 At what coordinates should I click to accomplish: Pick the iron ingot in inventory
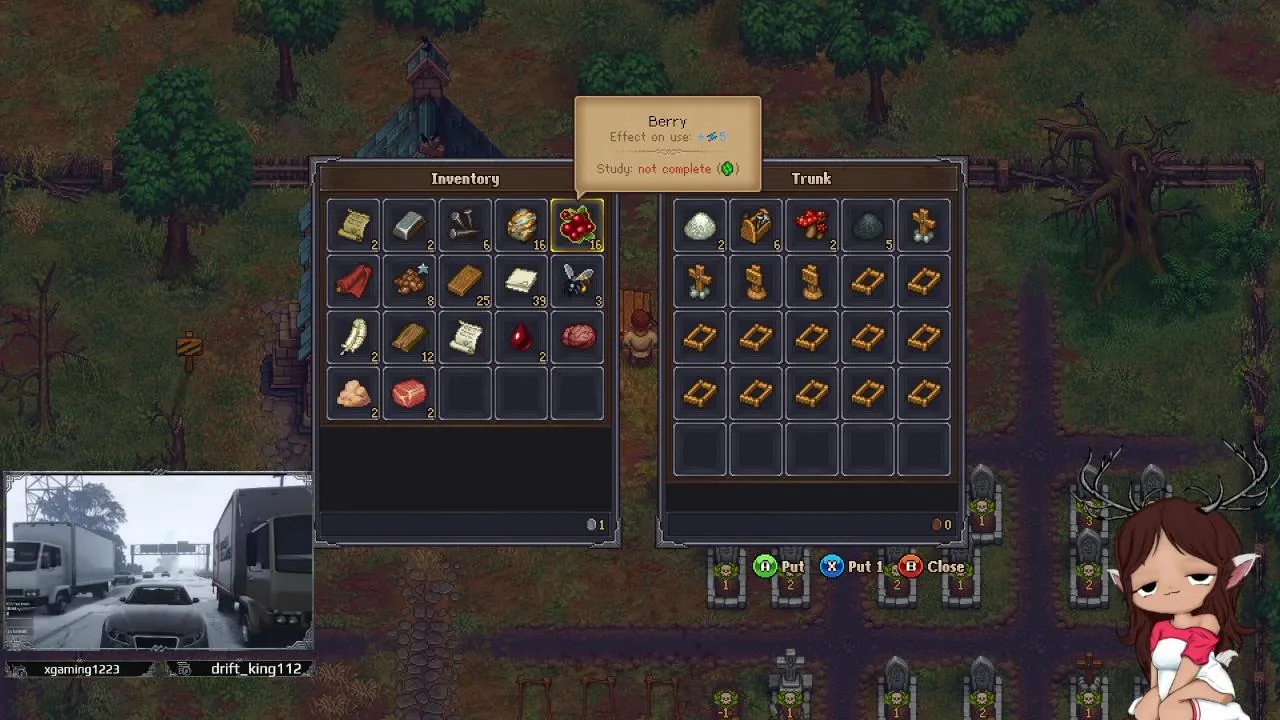pyautogui.click(x=409, y=226)
